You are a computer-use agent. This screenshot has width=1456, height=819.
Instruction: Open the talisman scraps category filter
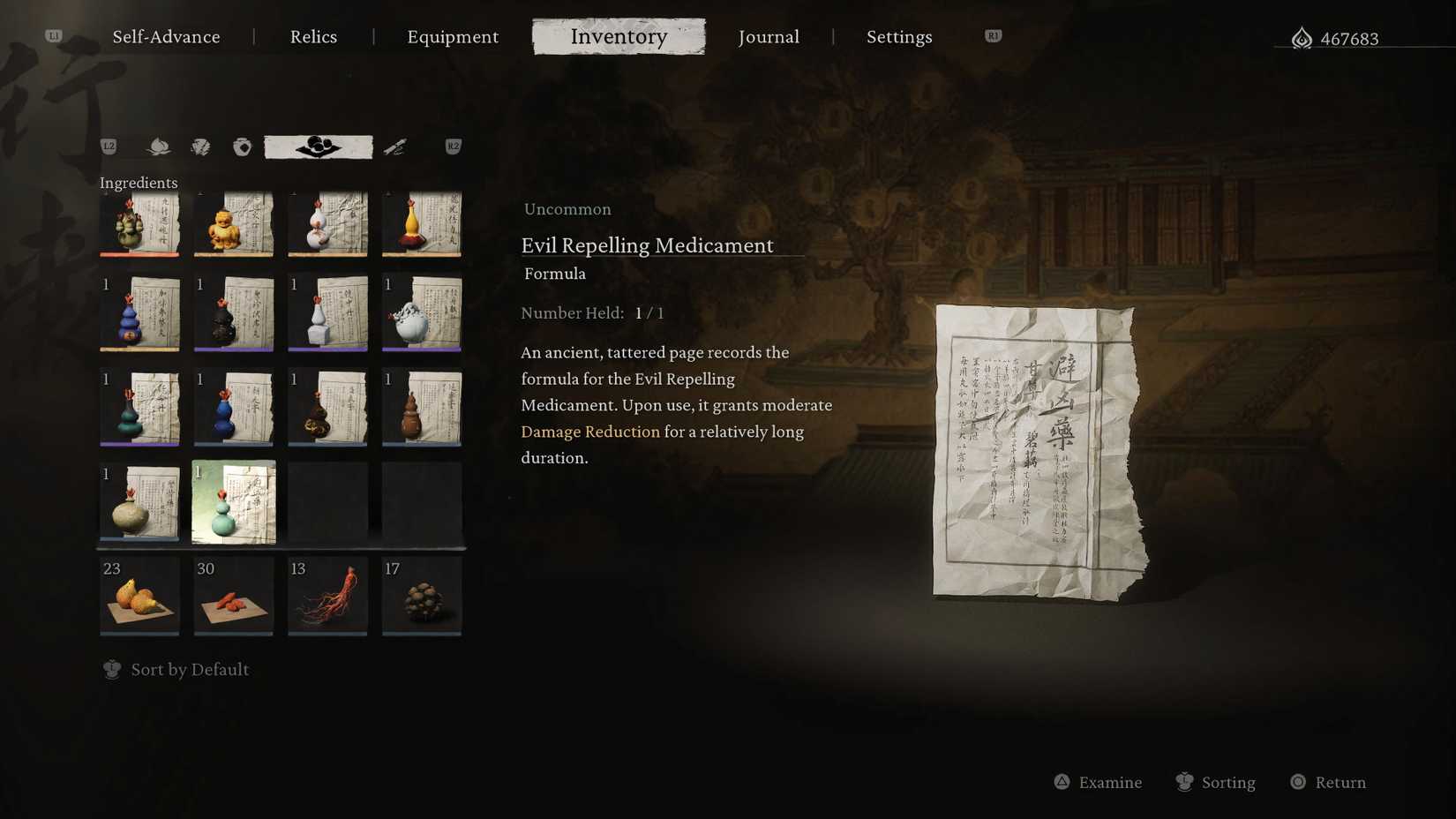click(x=201, y=147)
